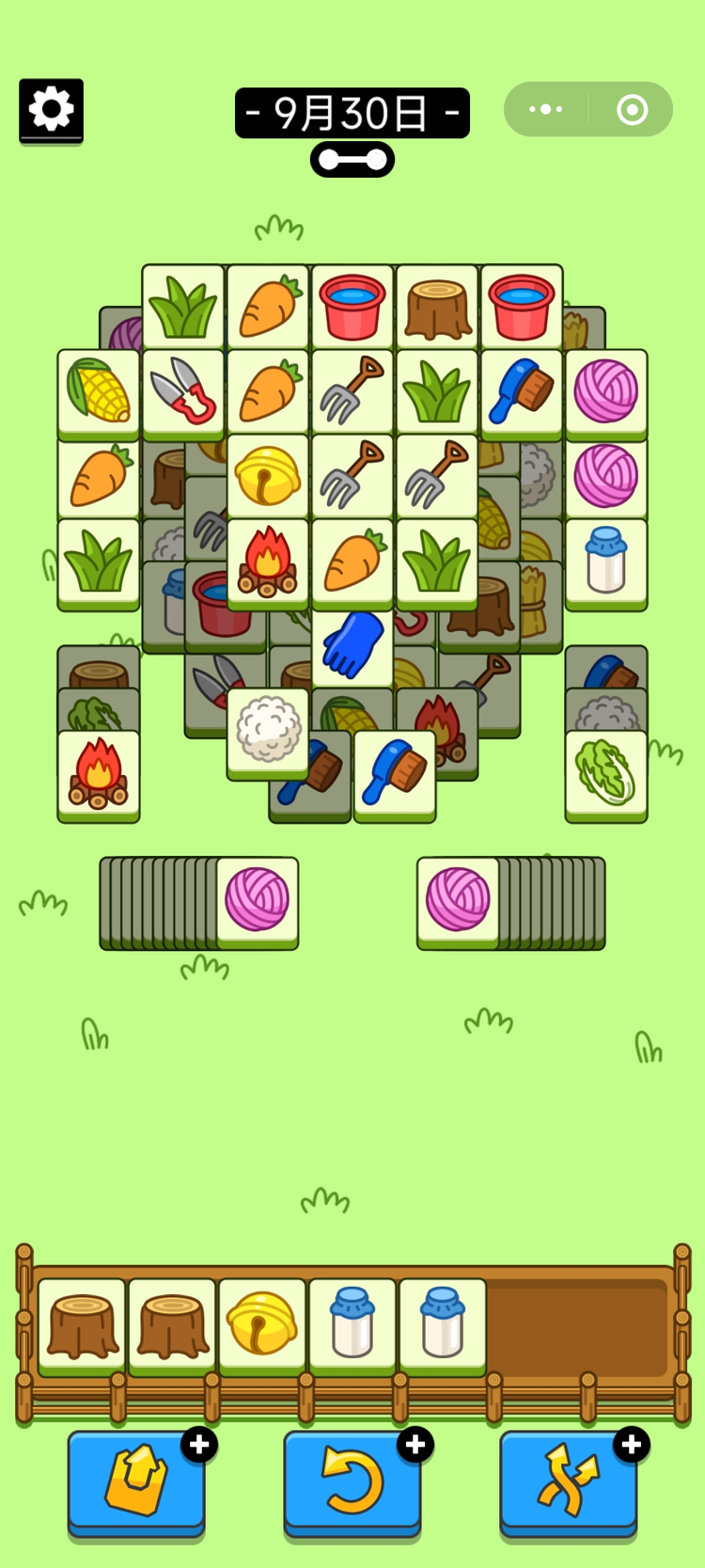The height and width of the screenshot is (1568, 705).
Task: Use the move-out tiles power-up
Action: click(136, 1481)
